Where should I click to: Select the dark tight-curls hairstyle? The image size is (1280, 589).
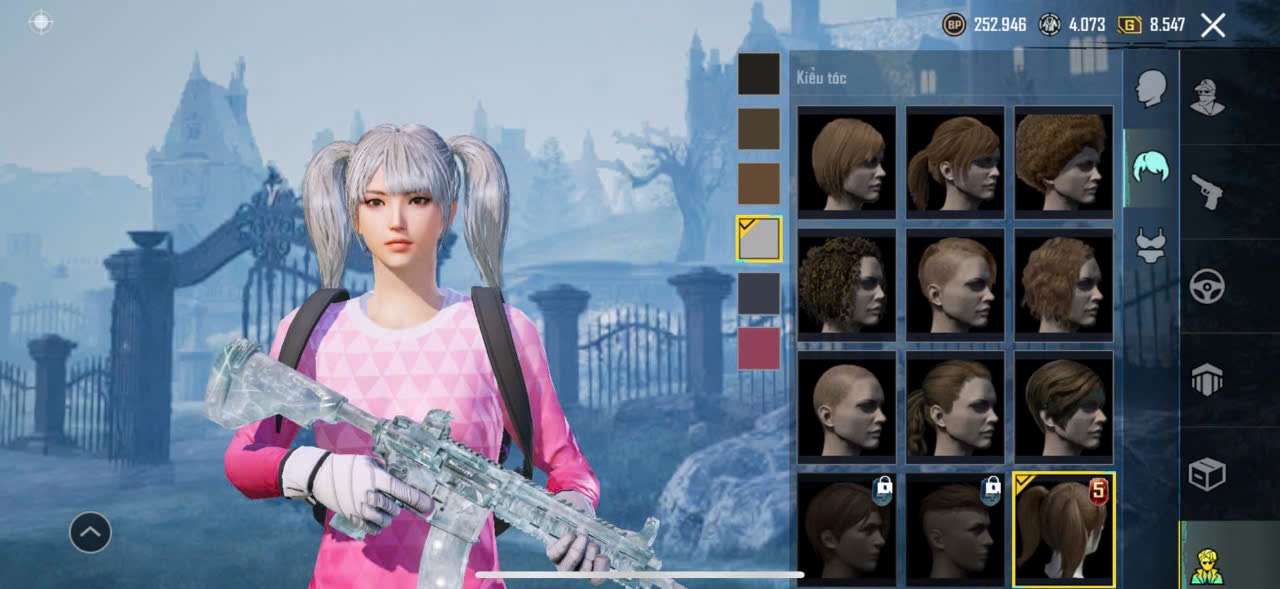point(846,285)
